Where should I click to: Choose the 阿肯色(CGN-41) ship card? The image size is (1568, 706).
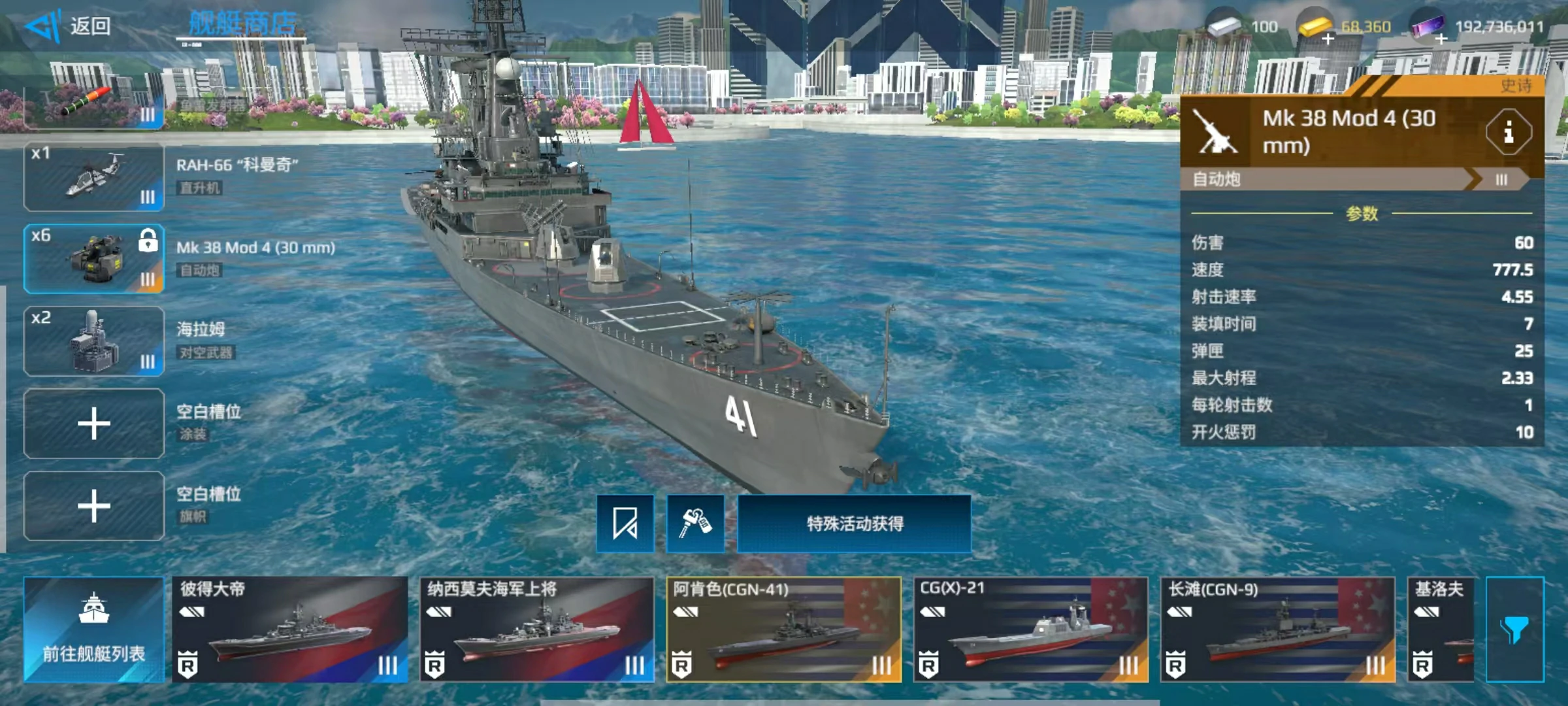coord(783,630)
